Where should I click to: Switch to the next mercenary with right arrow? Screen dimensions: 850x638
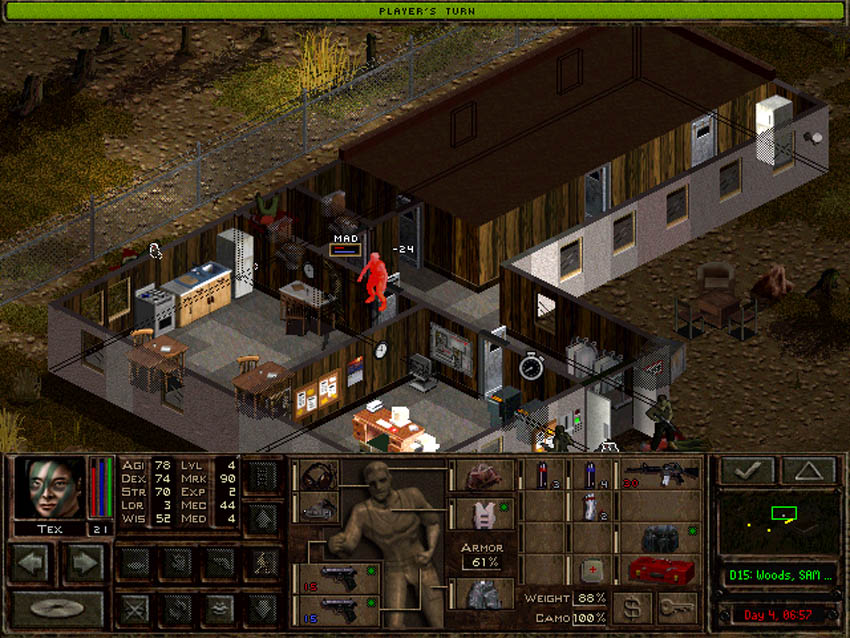(x=82, y=563)
